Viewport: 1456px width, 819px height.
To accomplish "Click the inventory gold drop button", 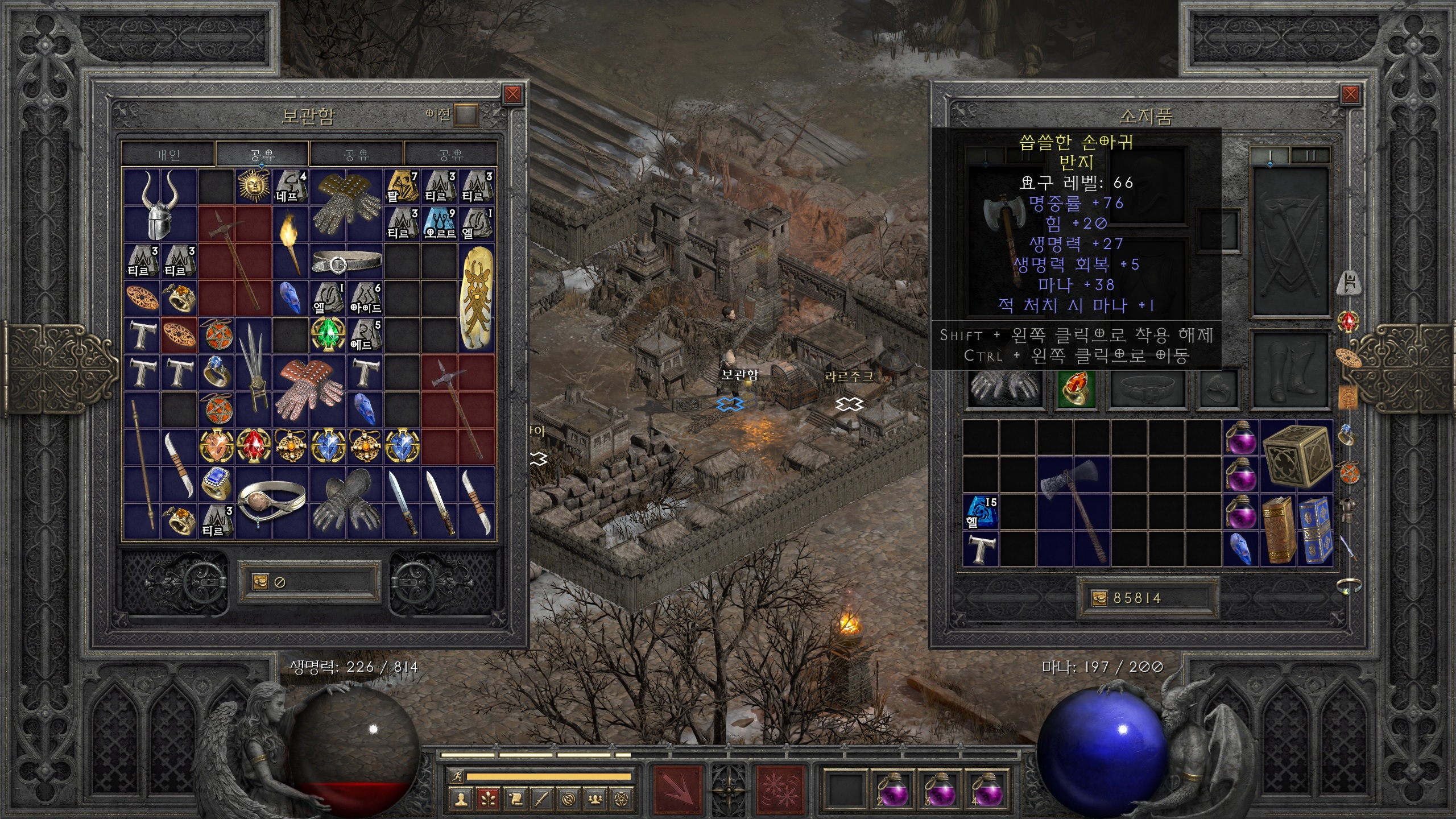I will coord(1099,598).
